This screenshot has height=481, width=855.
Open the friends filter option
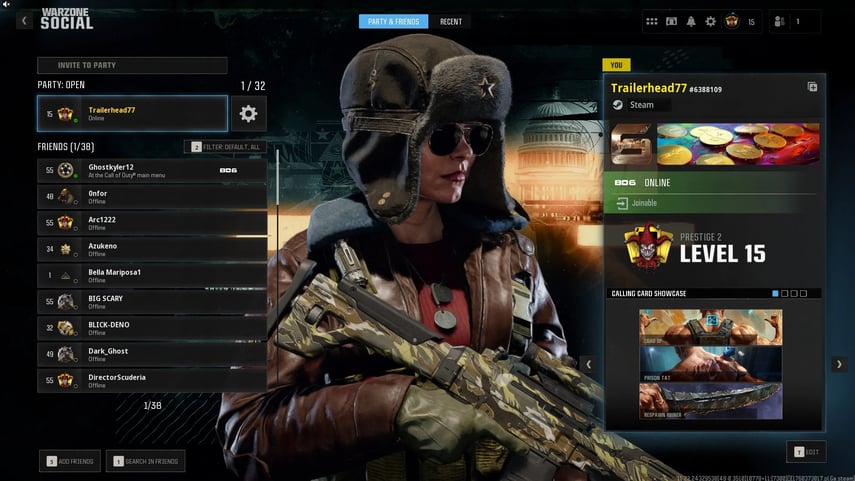(226, 147)
